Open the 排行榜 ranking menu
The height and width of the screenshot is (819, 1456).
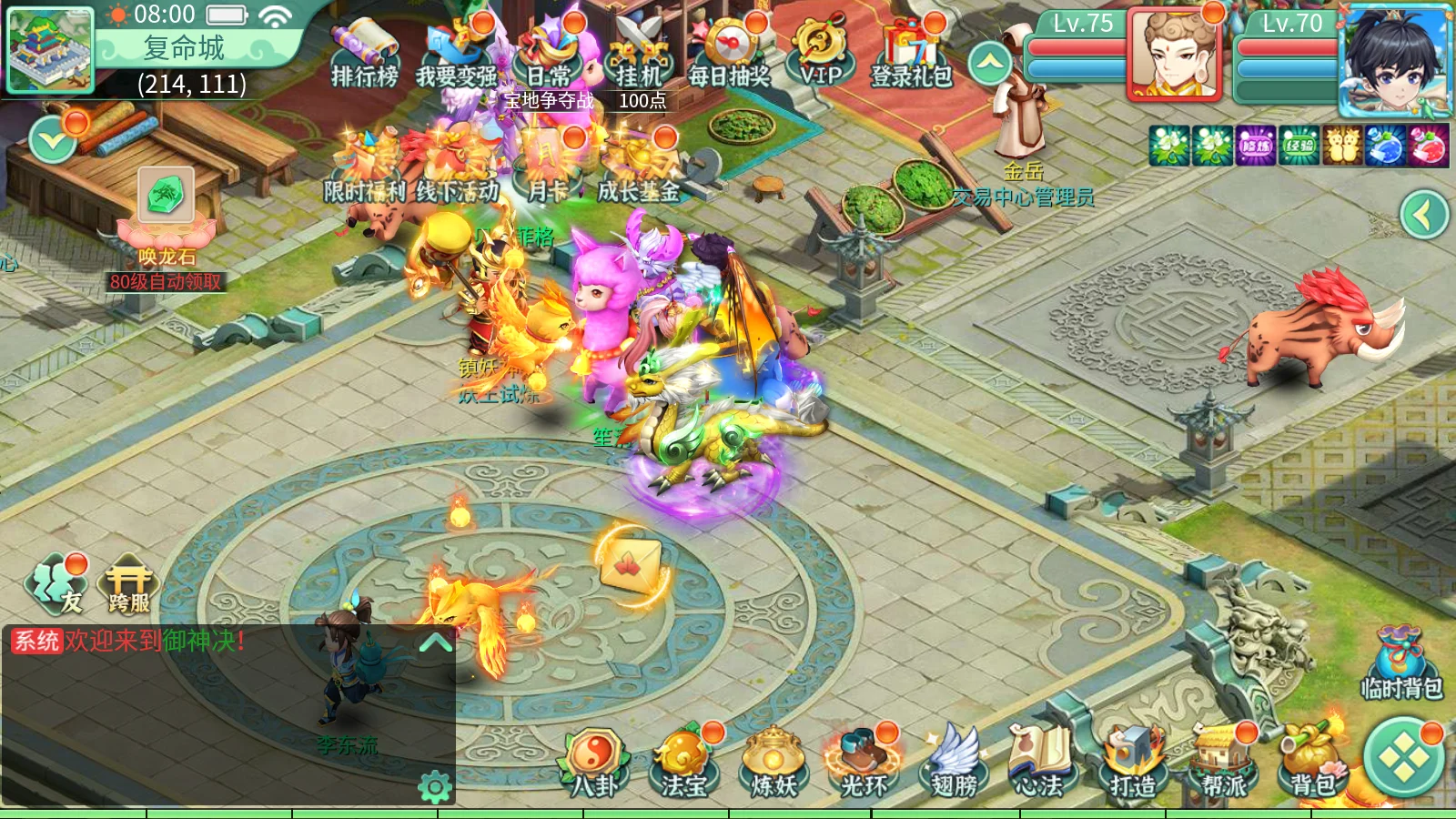pos(364,55)
